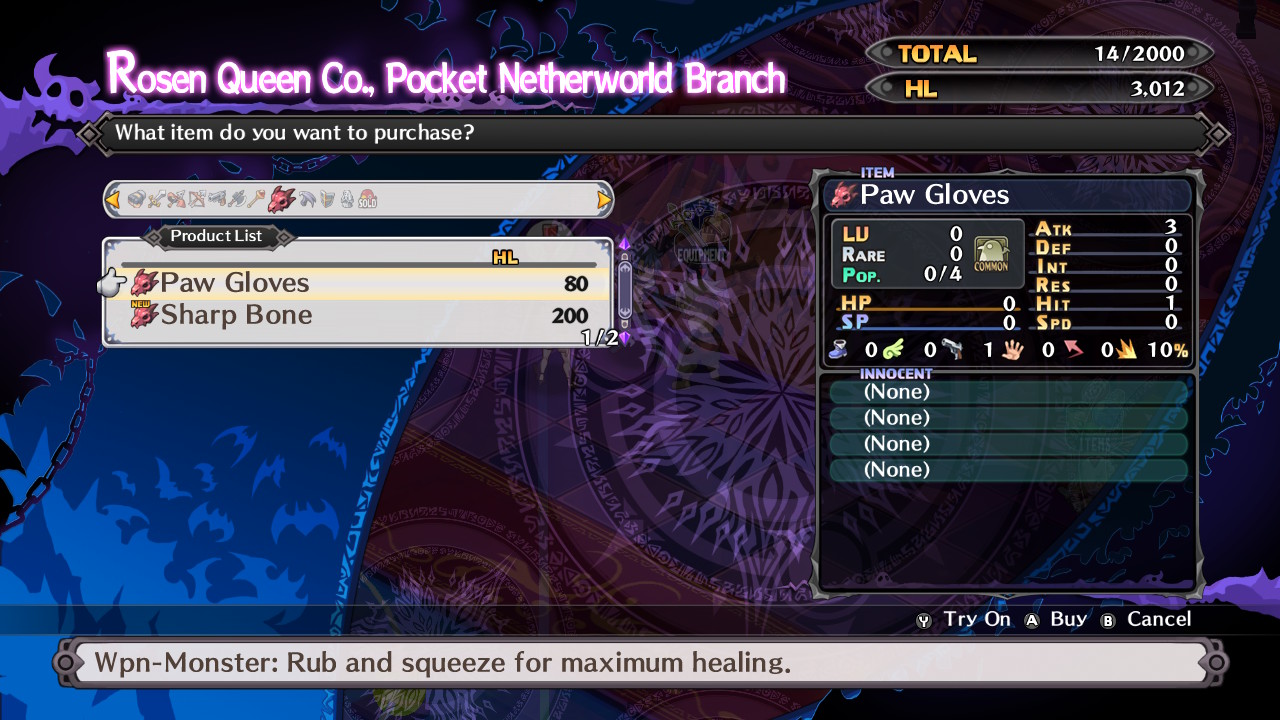Screen dimensions: 1280x720
Task: Go to the next category with right arrow
Action: (603, 200)
